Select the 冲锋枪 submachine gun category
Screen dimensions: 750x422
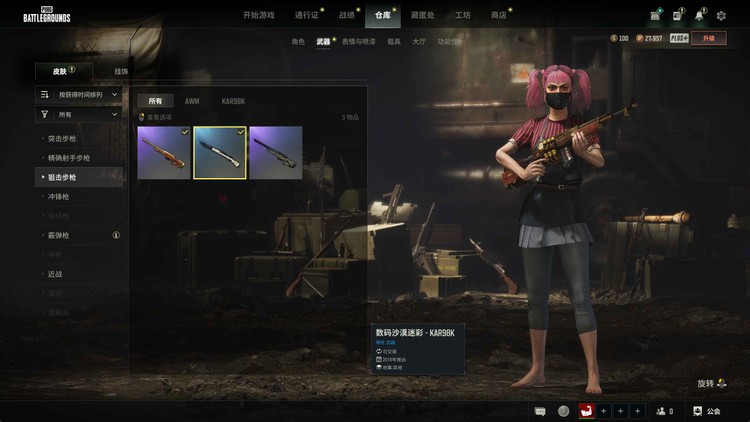[61, 197]
